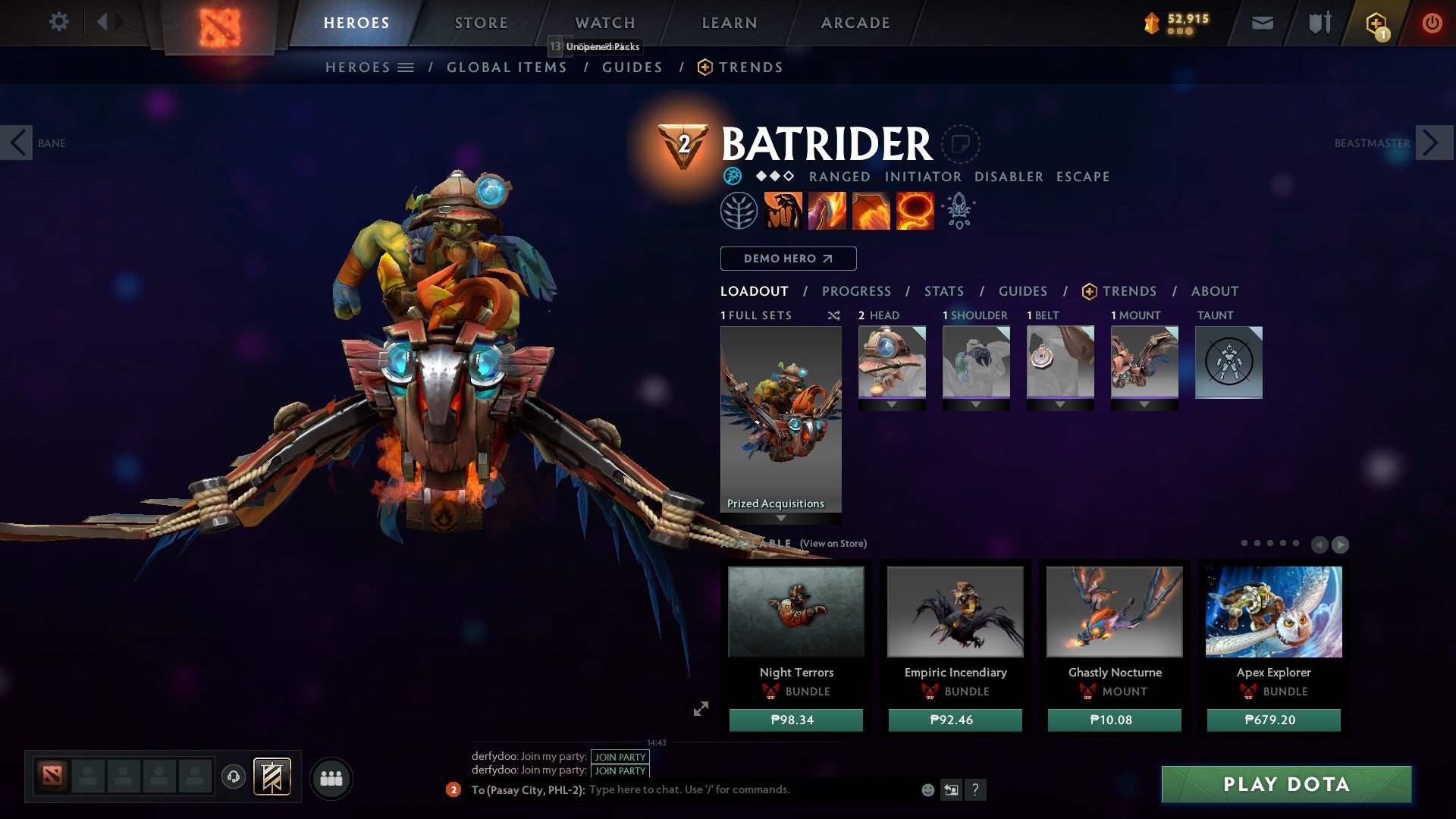Click the emoticon icon in the chat bar
Screen dimensions: 1456x819
927,789
